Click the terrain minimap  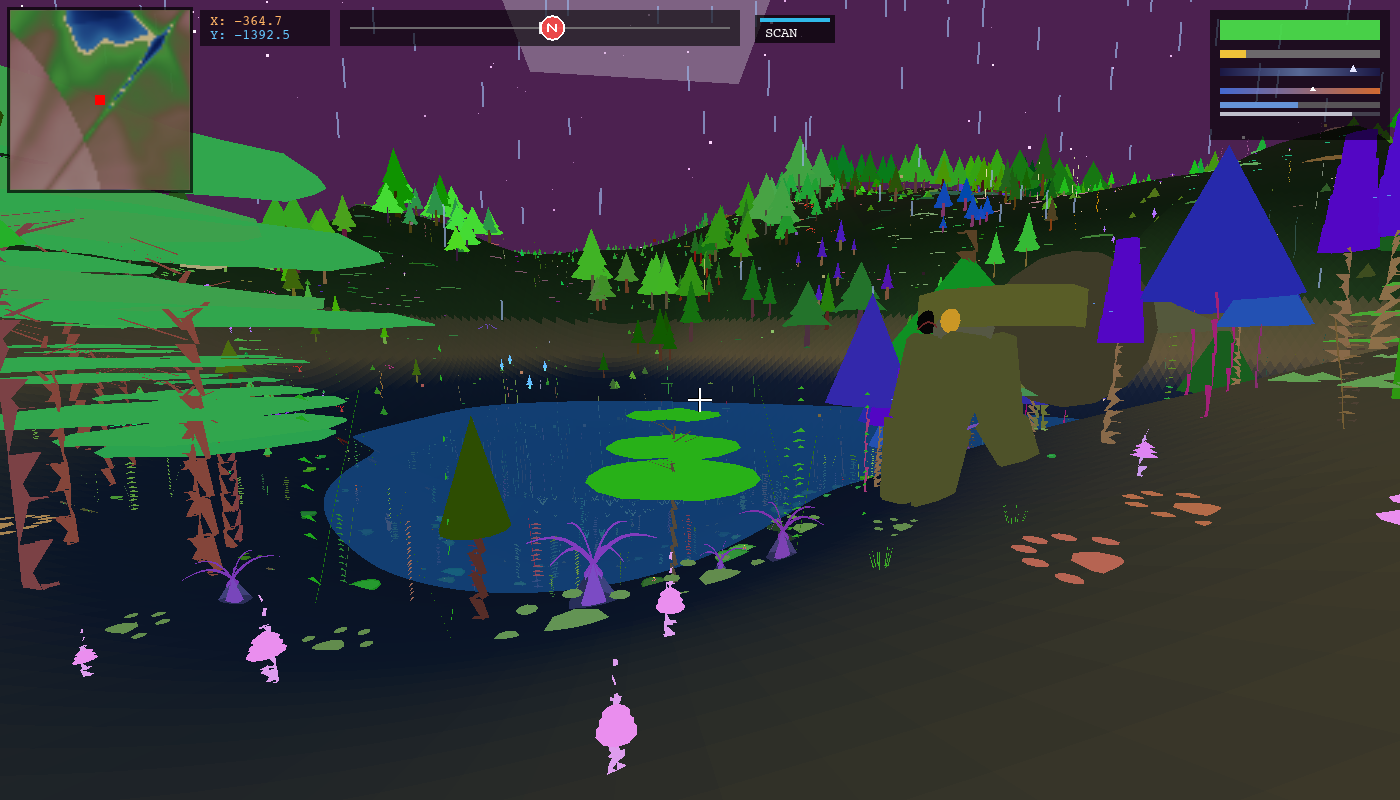100,100
